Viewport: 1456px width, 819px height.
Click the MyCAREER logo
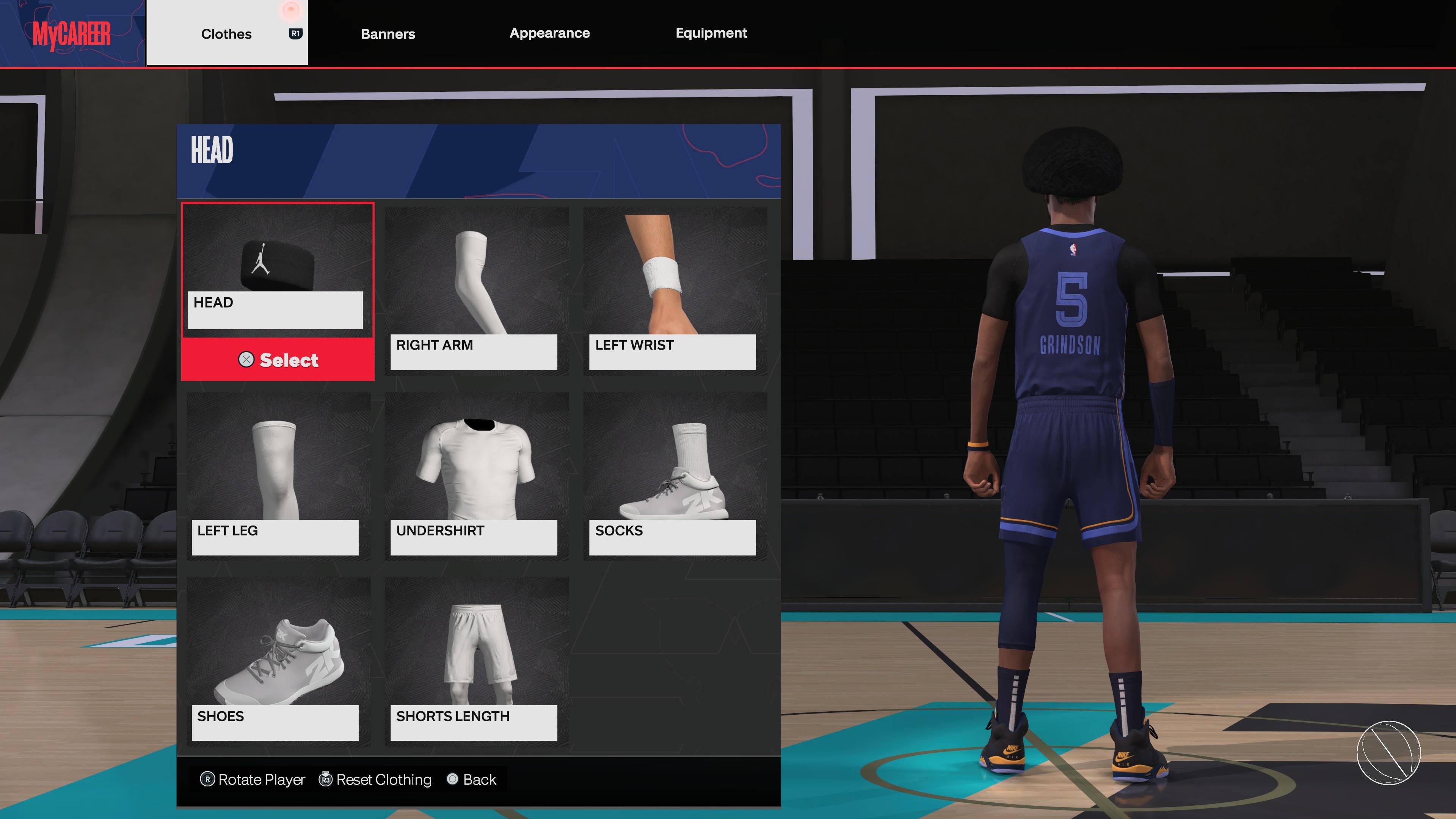pos(72,34)
